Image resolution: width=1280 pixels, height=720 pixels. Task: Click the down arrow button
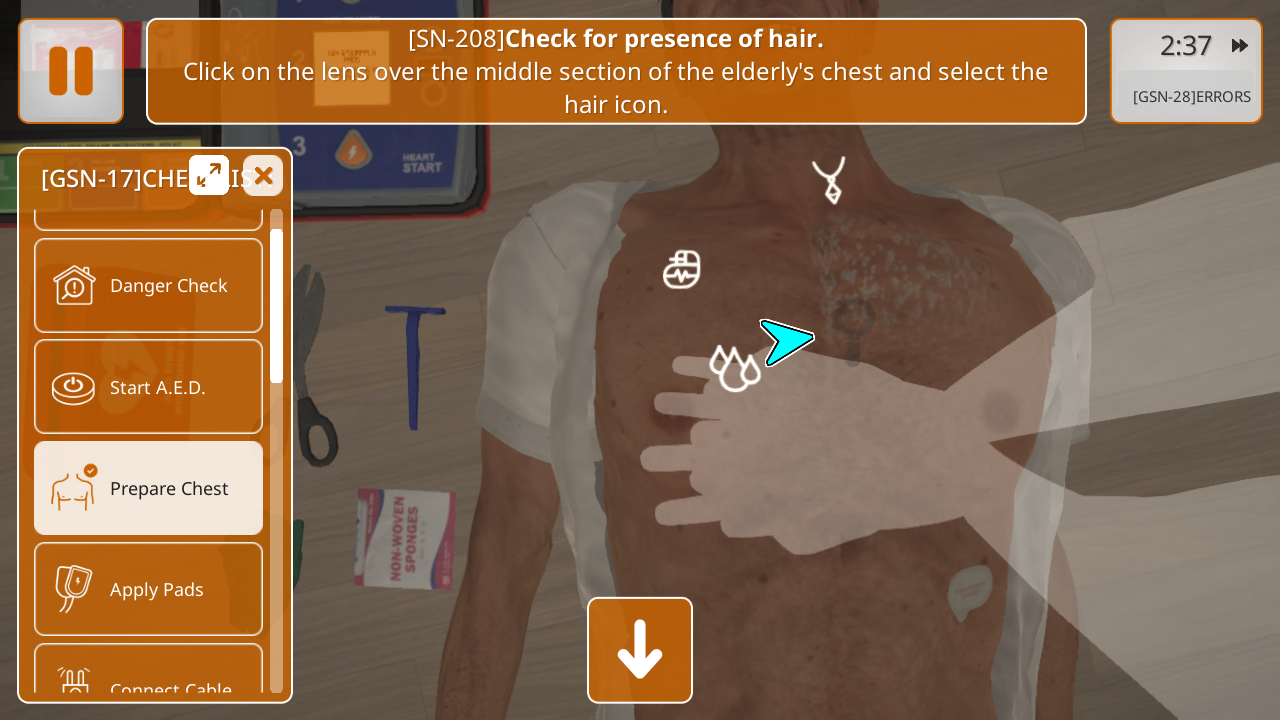(640, 650)
